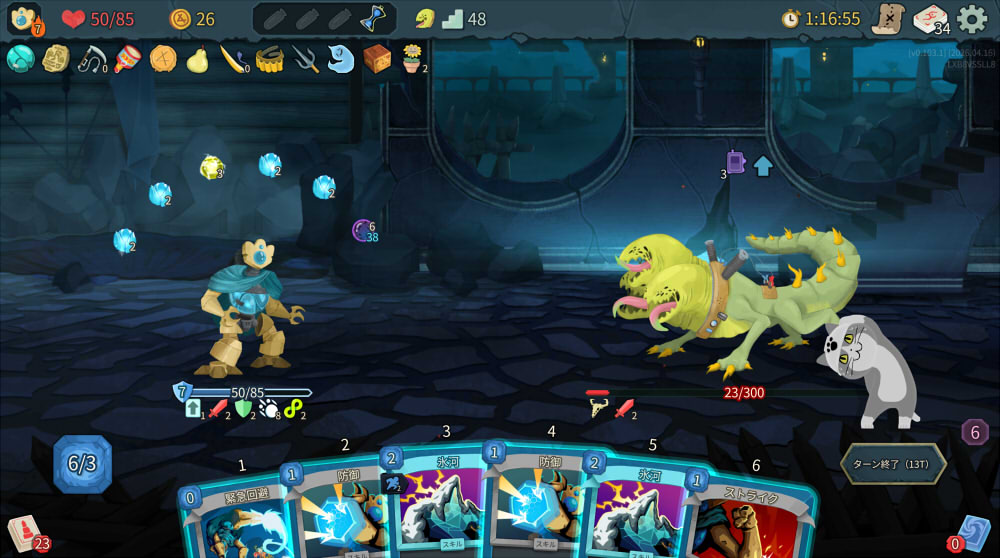Viewport: 1000px width, 558px height.
Task: Inspect the potted sunflower relic
Action: point(412,59)
